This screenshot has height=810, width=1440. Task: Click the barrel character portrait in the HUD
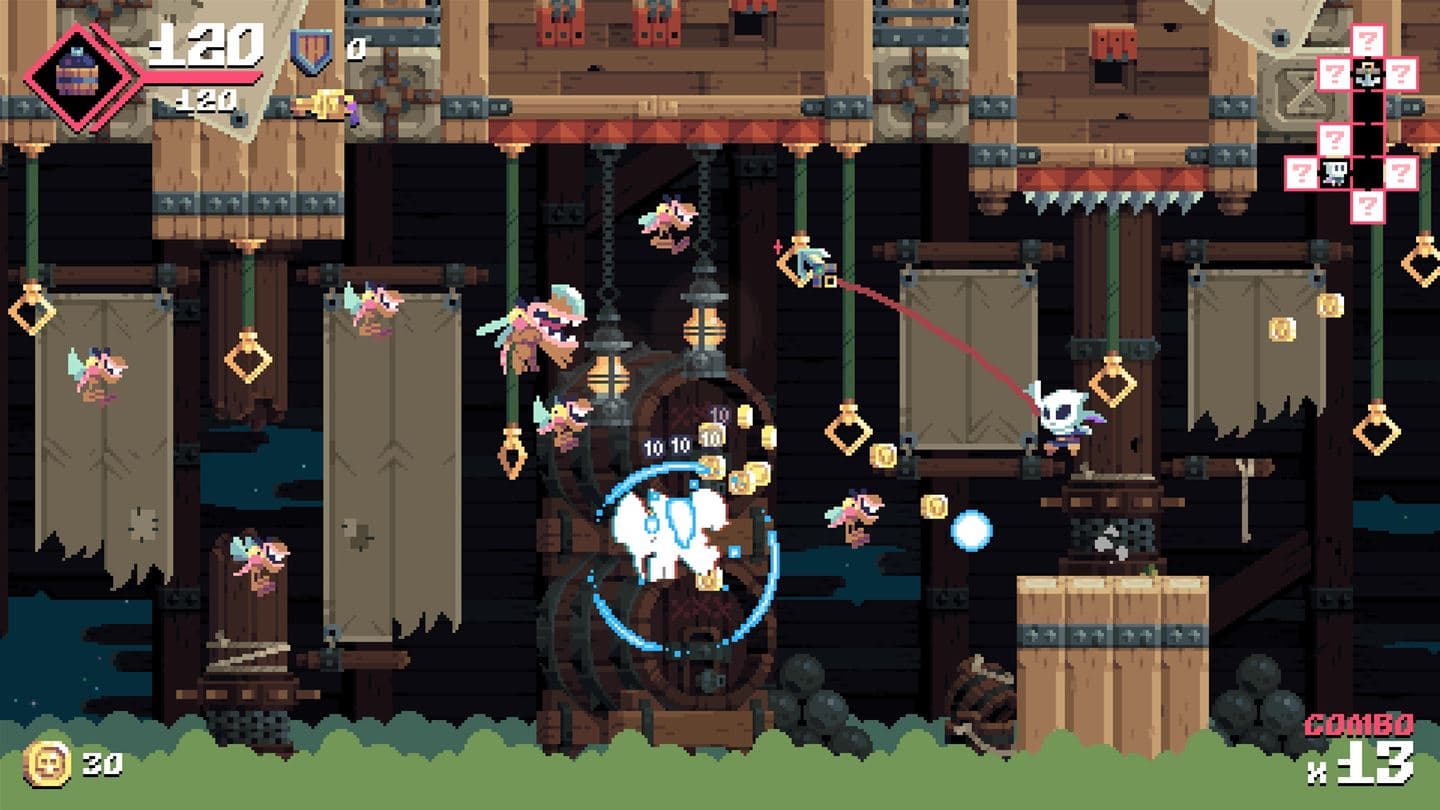click(x=78, y=68)
